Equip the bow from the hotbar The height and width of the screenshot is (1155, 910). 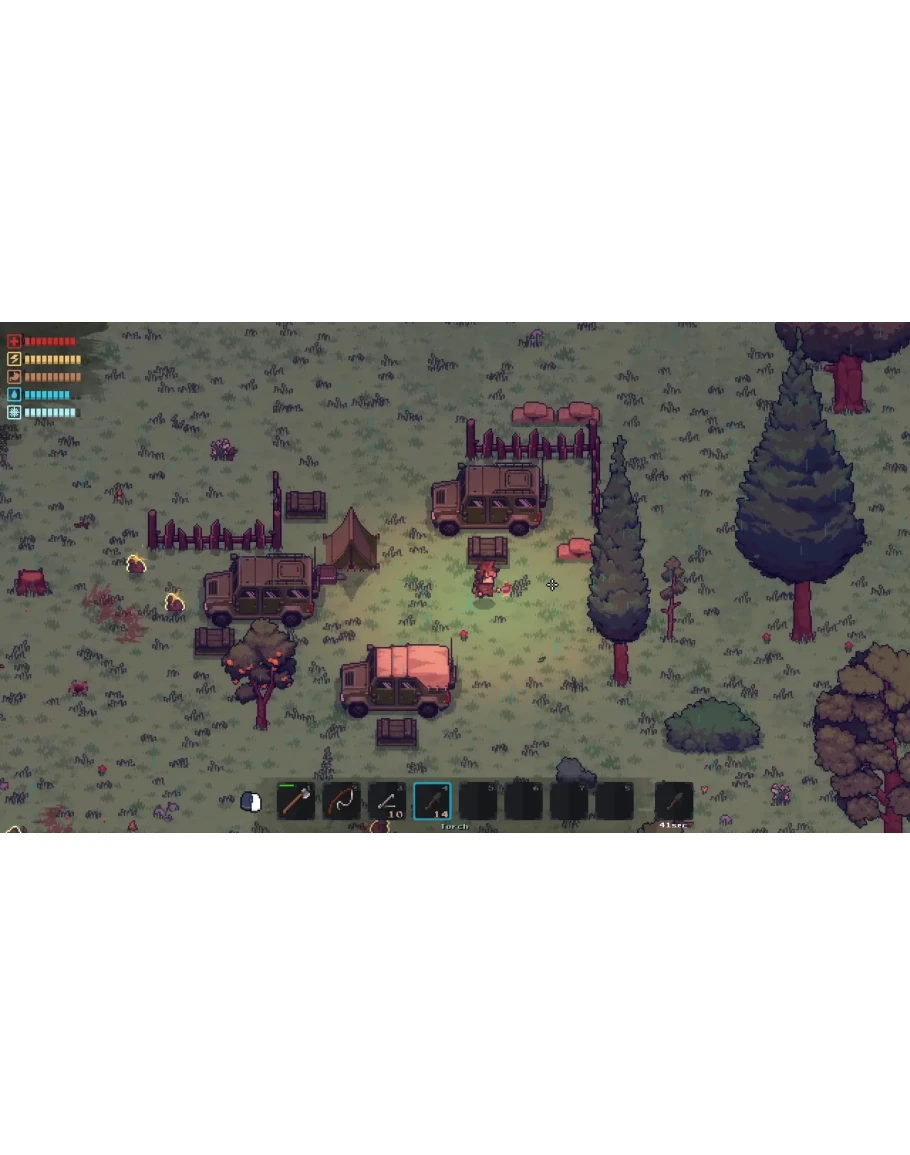point(342,801)
